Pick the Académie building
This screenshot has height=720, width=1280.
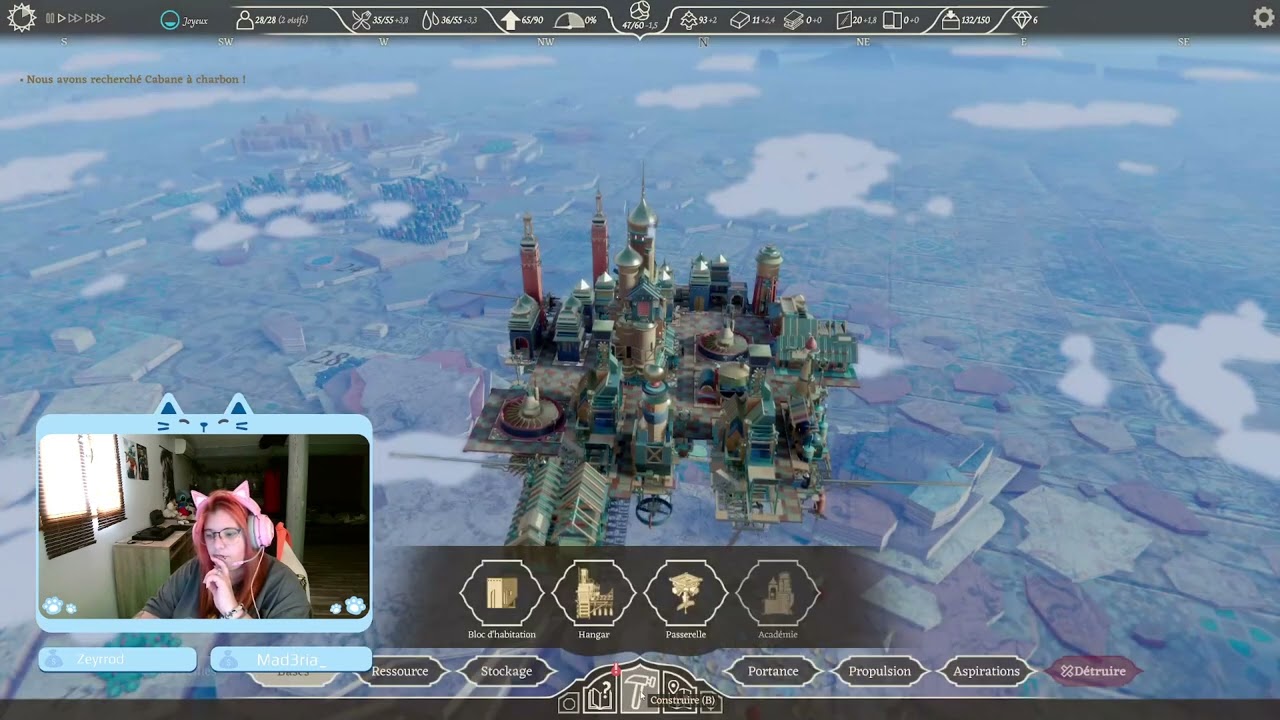pyautogui.click(x=778, y=594)
